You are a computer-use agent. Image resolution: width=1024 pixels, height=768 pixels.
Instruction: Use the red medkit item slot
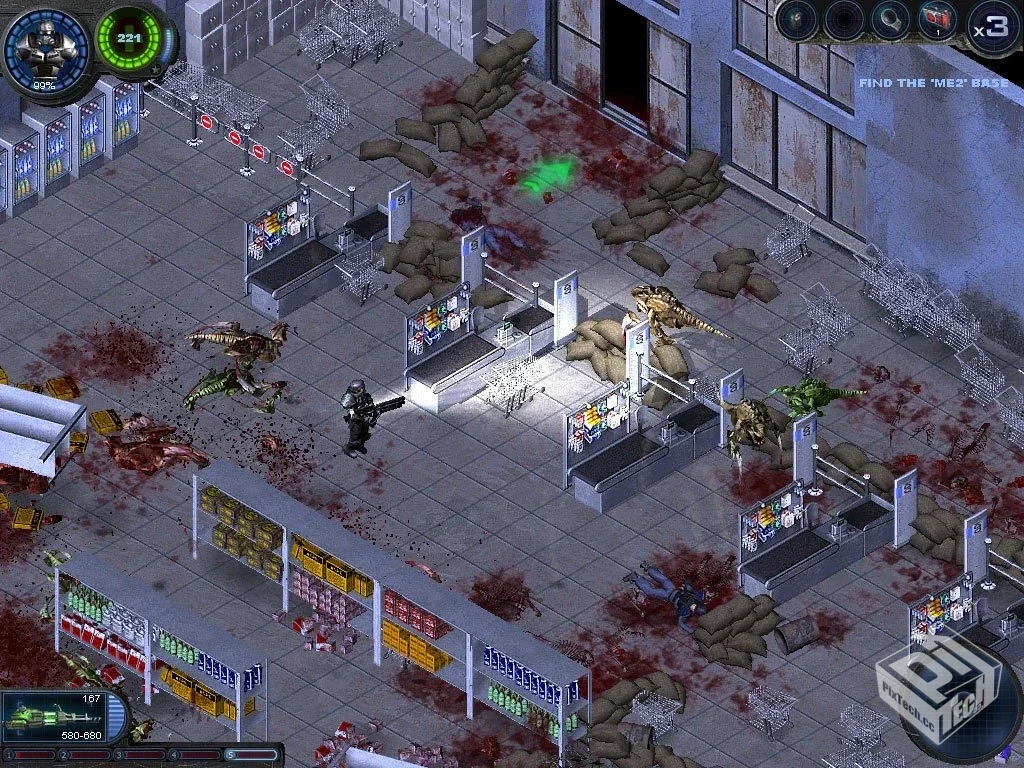937,22
